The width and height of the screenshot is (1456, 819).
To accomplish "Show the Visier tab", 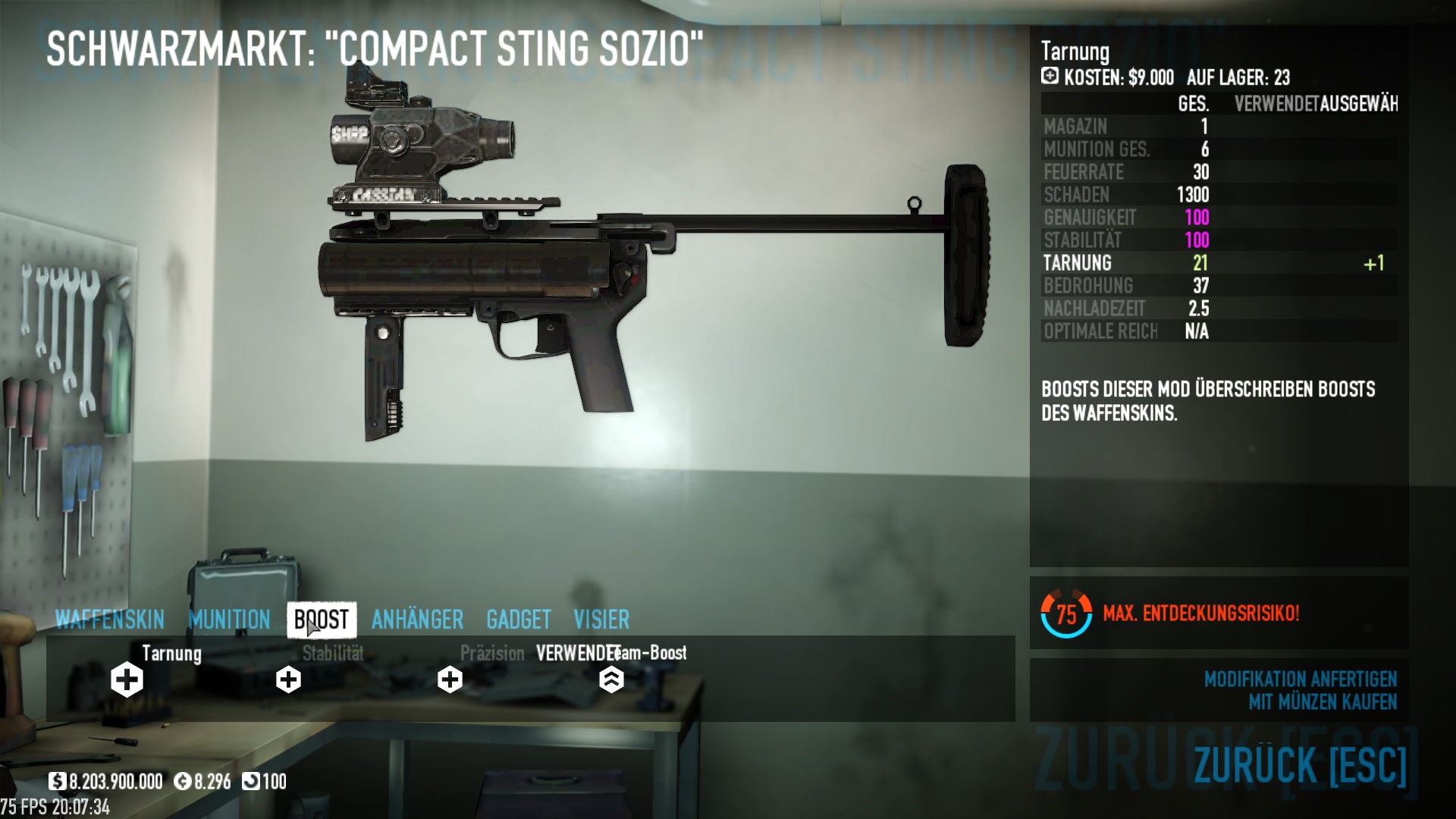I will 601,620.
